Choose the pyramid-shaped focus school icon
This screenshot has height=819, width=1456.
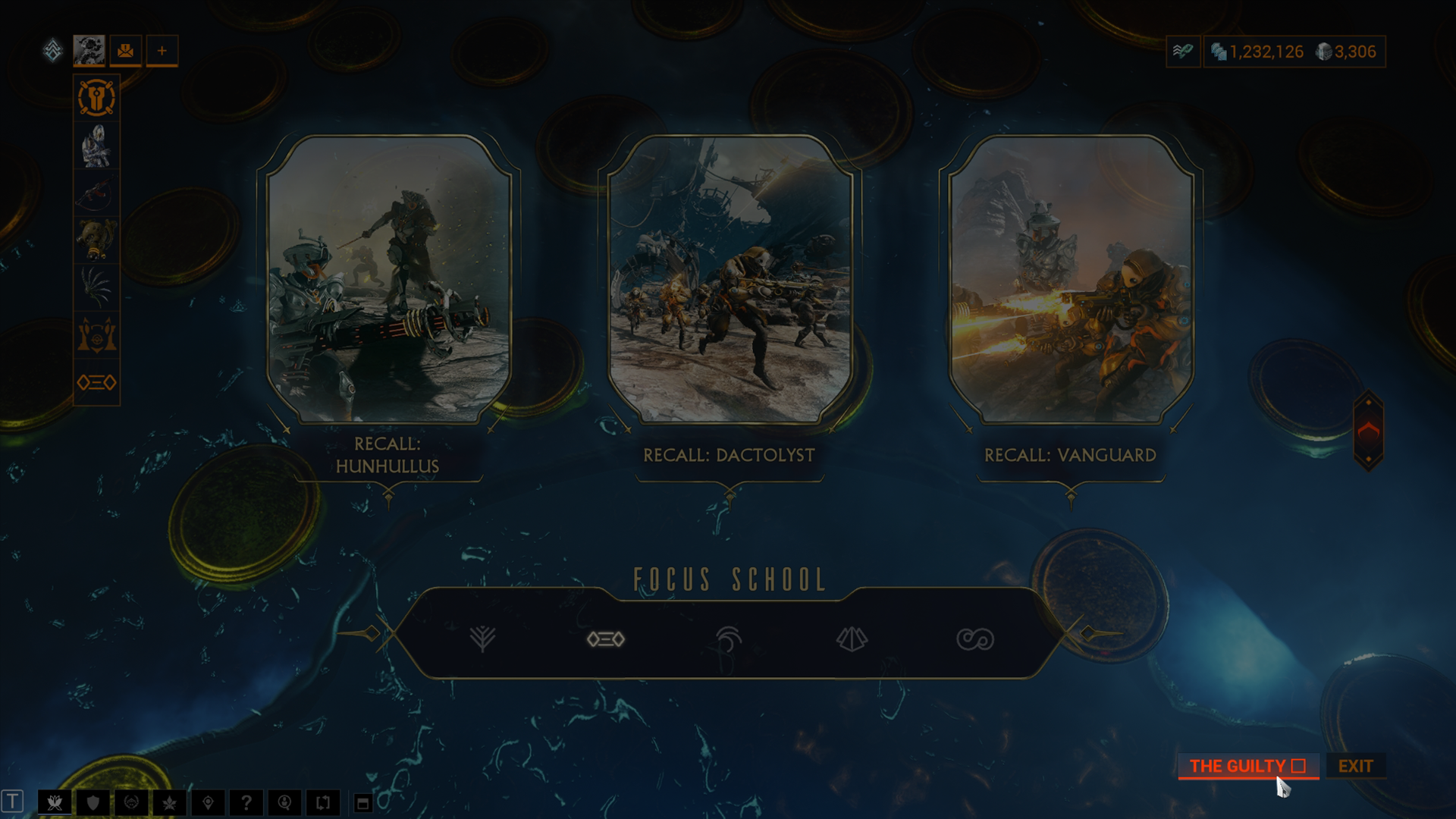[852, 639]
